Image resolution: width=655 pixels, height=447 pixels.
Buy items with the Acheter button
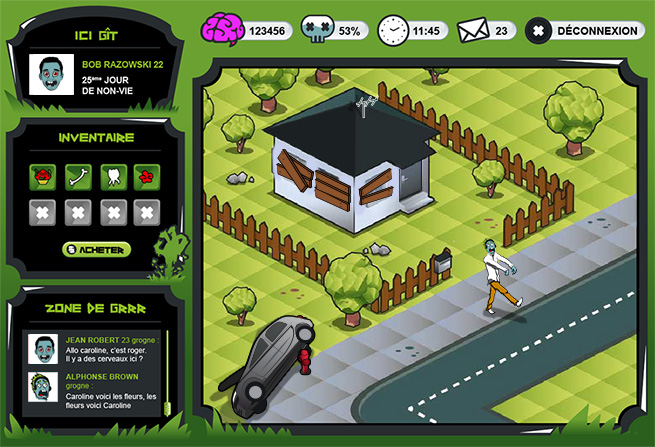(x=96, y=248)
